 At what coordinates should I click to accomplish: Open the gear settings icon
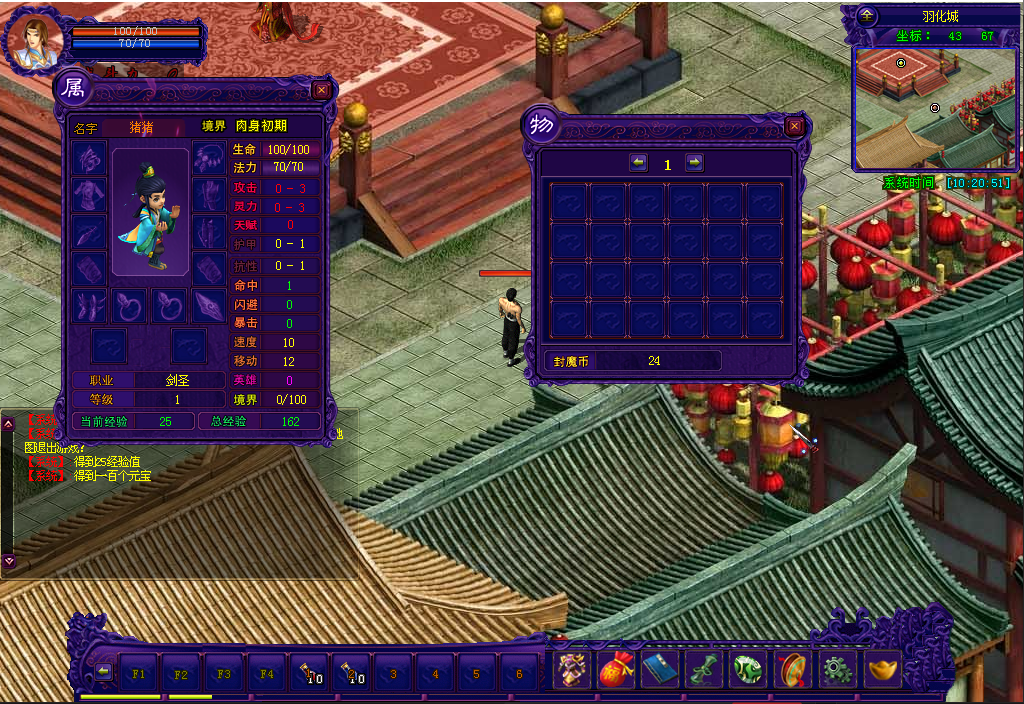pos(836,670)
